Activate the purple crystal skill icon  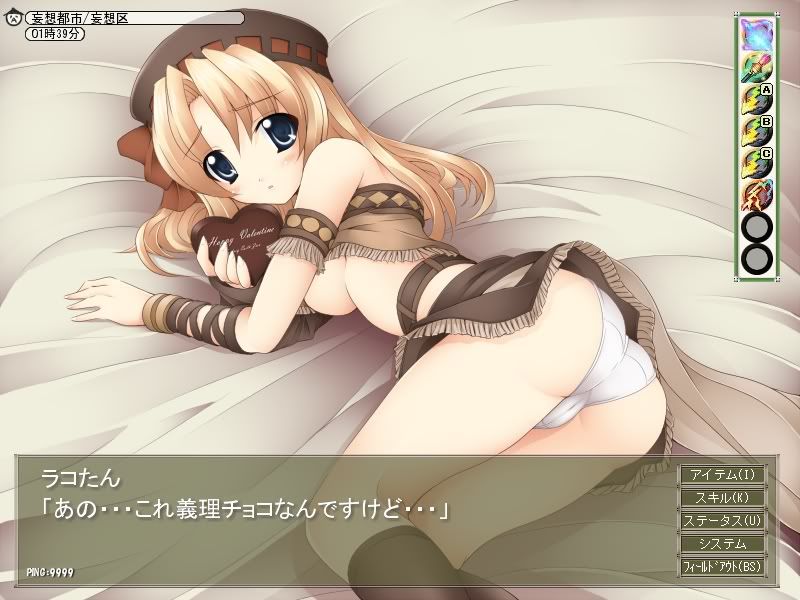coord(755,34)
